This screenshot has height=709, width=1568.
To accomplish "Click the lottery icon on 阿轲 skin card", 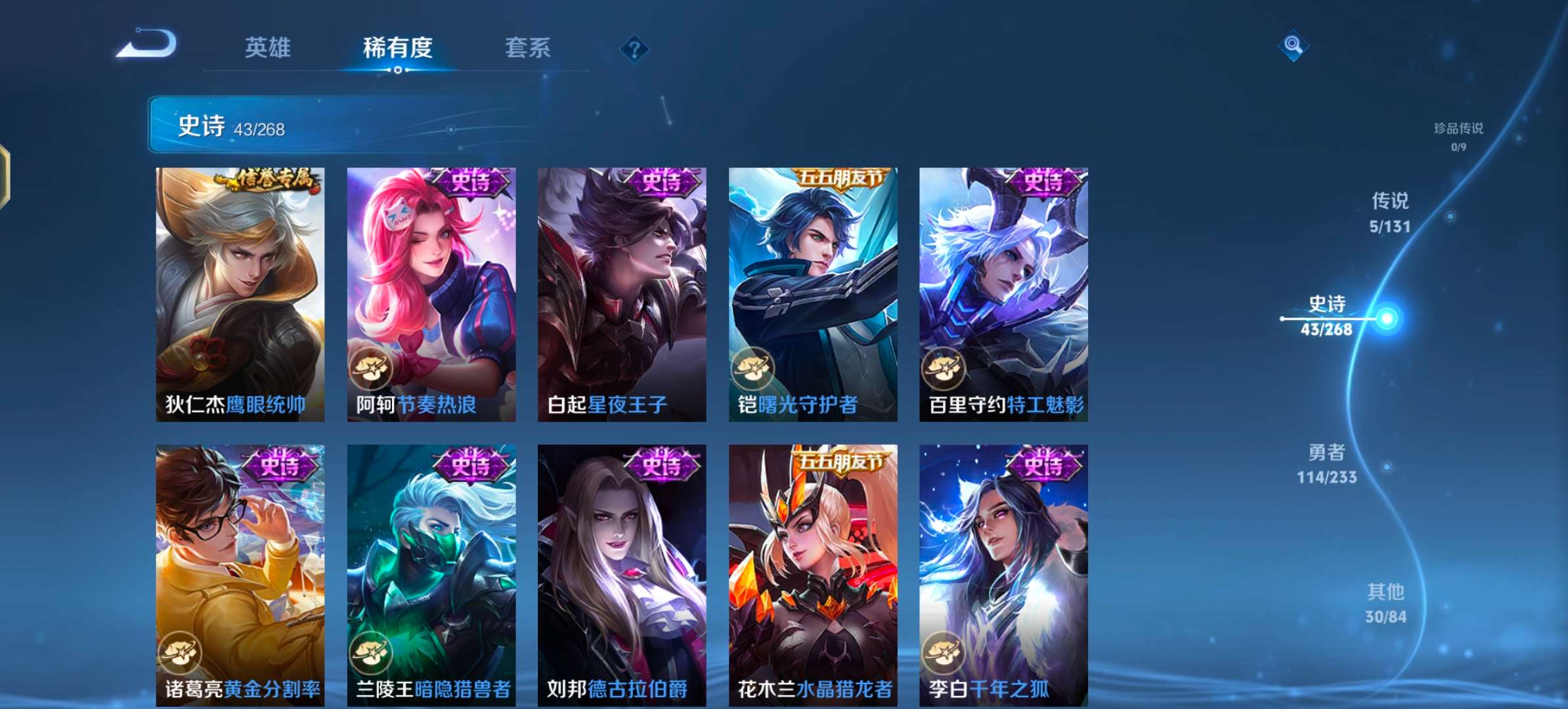I will [x=373, y=370].
